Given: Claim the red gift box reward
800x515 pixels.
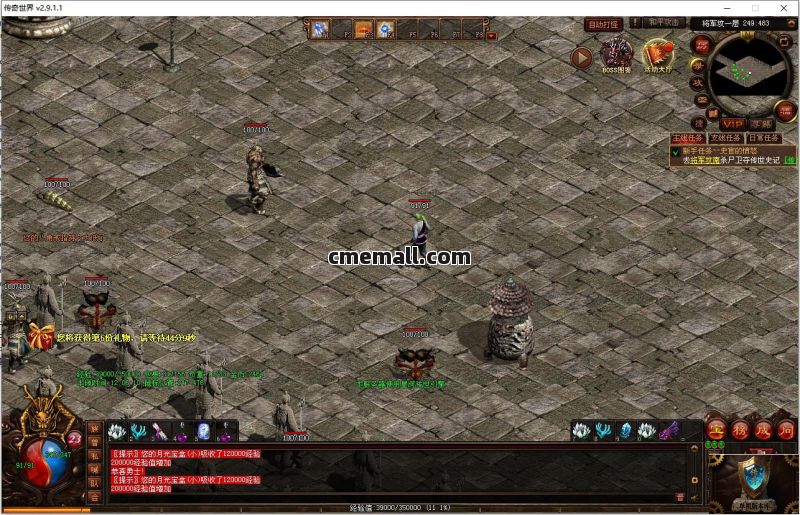Looking at the screenshot, I should pos(41,335).
